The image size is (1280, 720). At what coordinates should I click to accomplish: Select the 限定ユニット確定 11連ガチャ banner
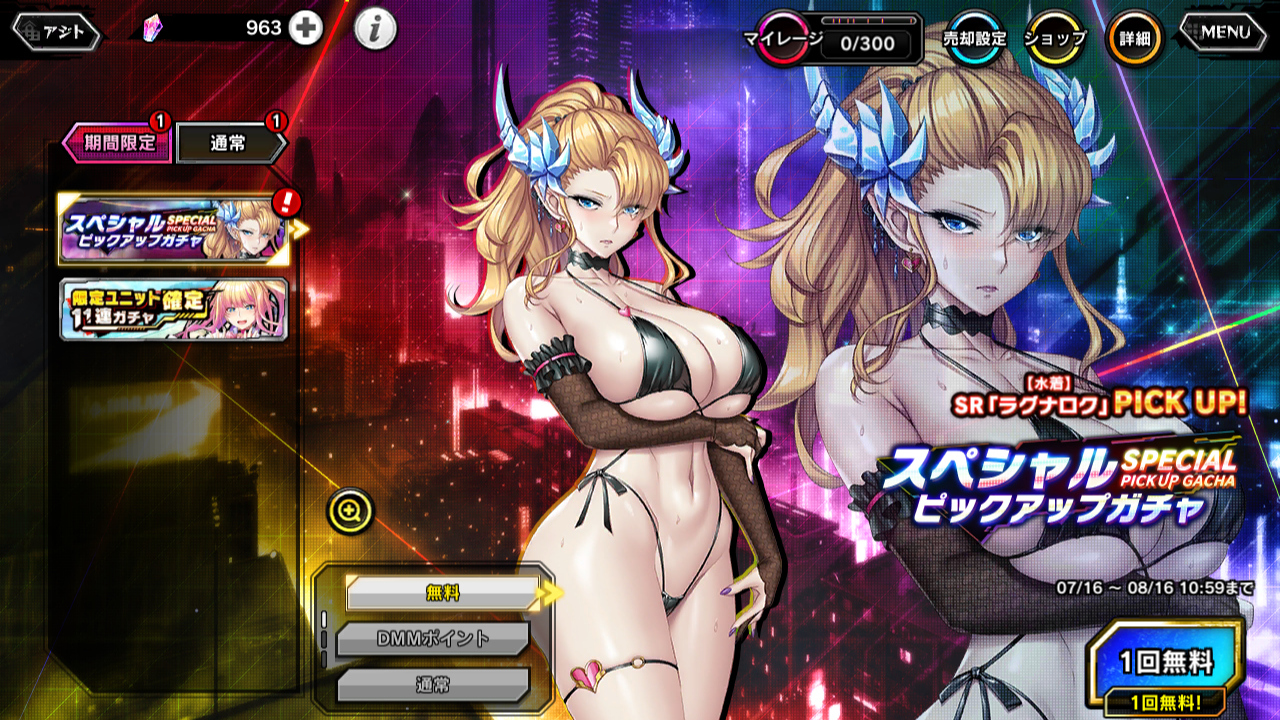pyautogui.click(x=173, y=309)
